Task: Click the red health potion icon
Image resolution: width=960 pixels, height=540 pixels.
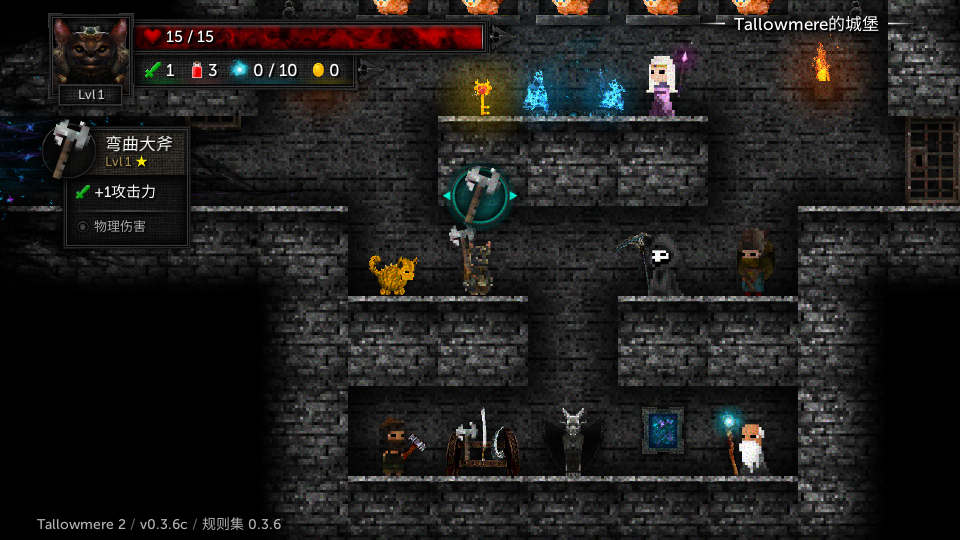Action: point(197,70)
